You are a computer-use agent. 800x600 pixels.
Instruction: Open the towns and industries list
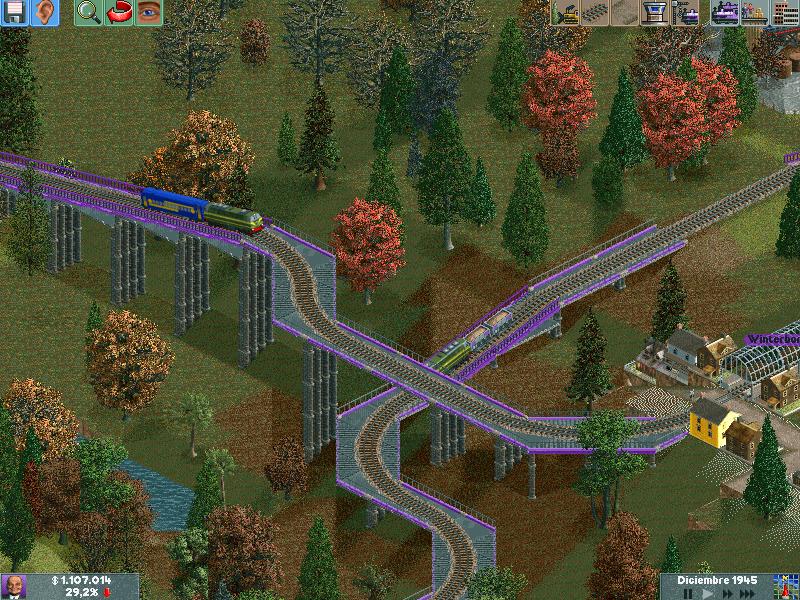785,13
